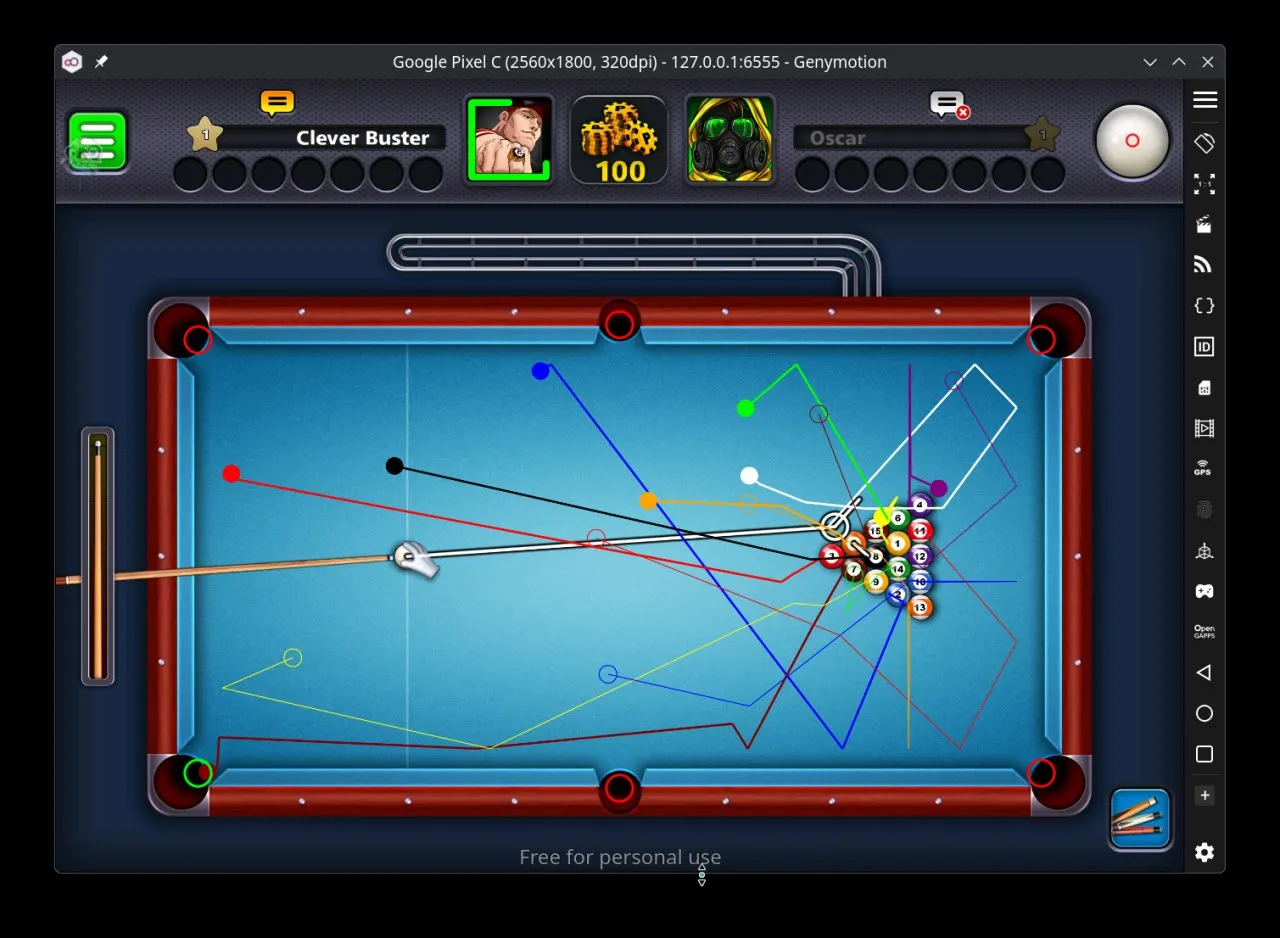The image size is (1280, 938).
Task: Open the Identifiers panel
Action: coord(1204,346)
